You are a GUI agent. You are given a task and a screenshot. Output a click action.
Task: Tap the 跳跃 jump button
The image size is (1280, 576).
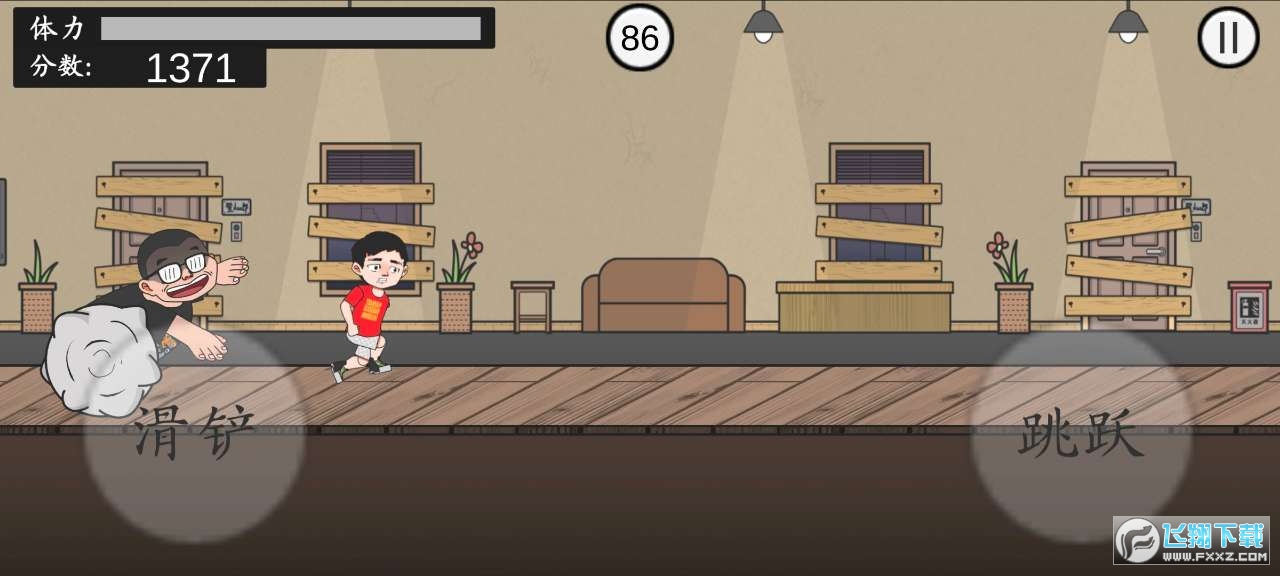tap(1081, 436)
